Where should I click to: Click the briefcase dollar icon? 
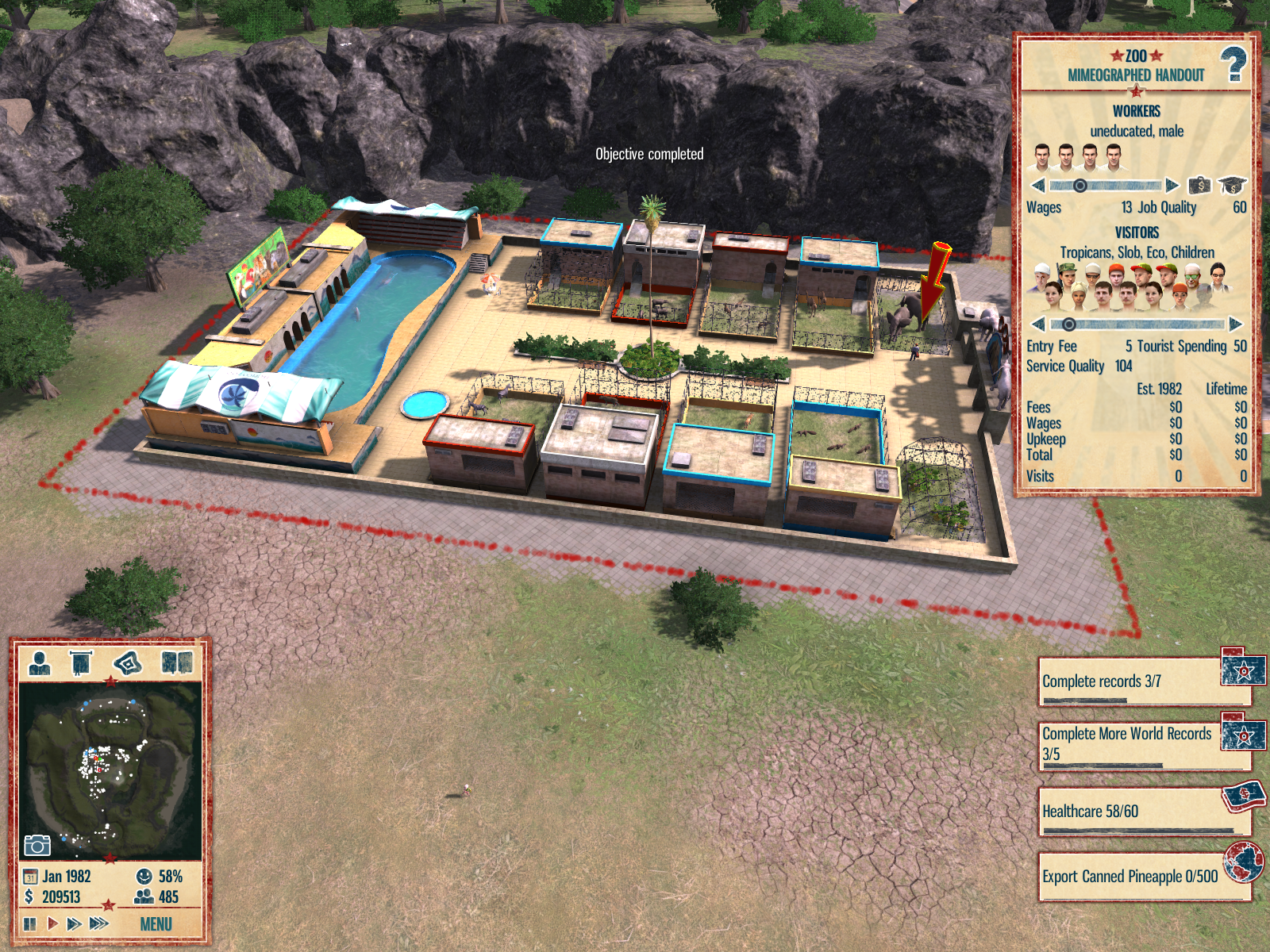pos(1199,186)
